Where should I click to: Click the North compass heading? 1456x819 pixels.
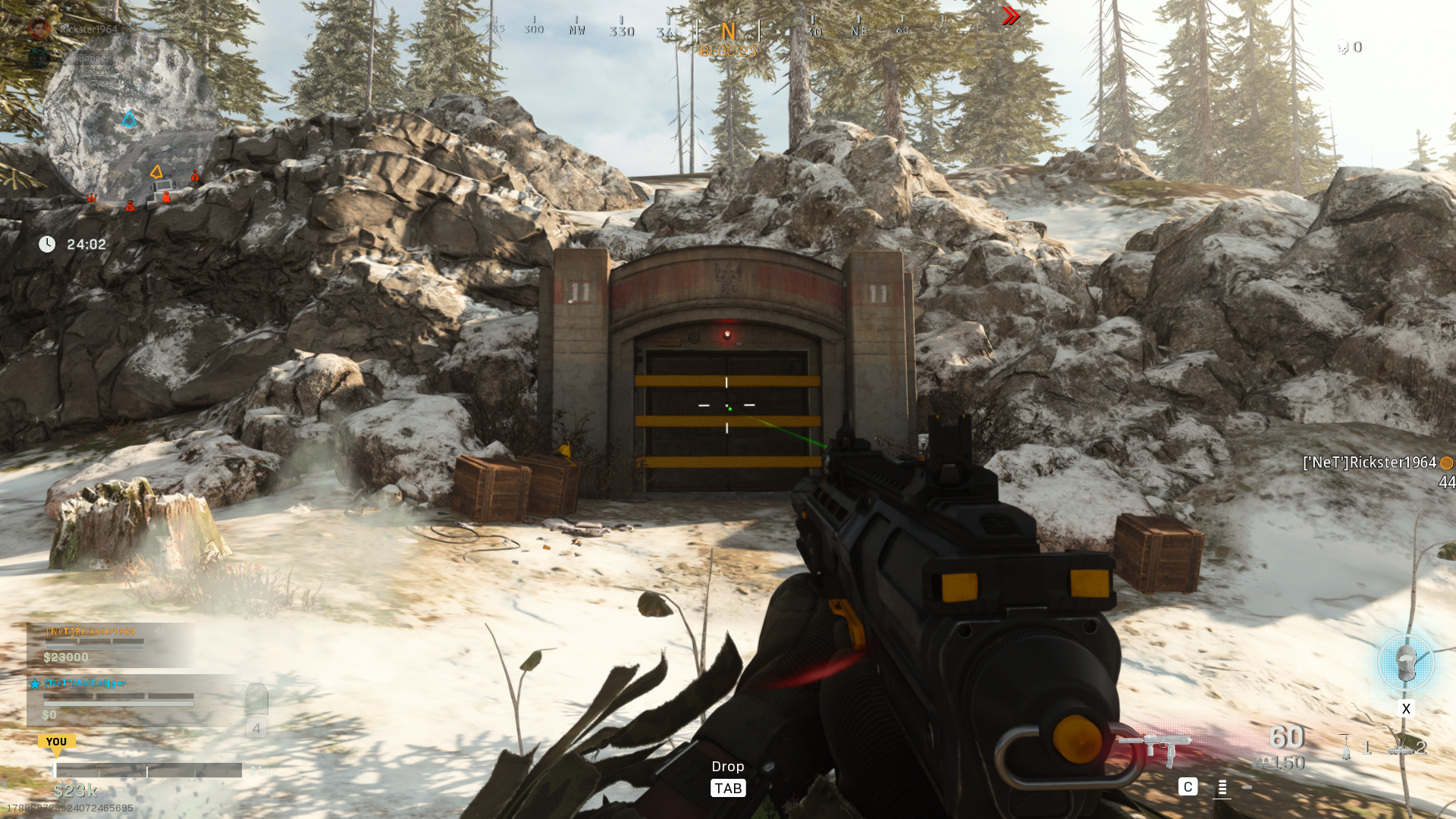(728, 32)
